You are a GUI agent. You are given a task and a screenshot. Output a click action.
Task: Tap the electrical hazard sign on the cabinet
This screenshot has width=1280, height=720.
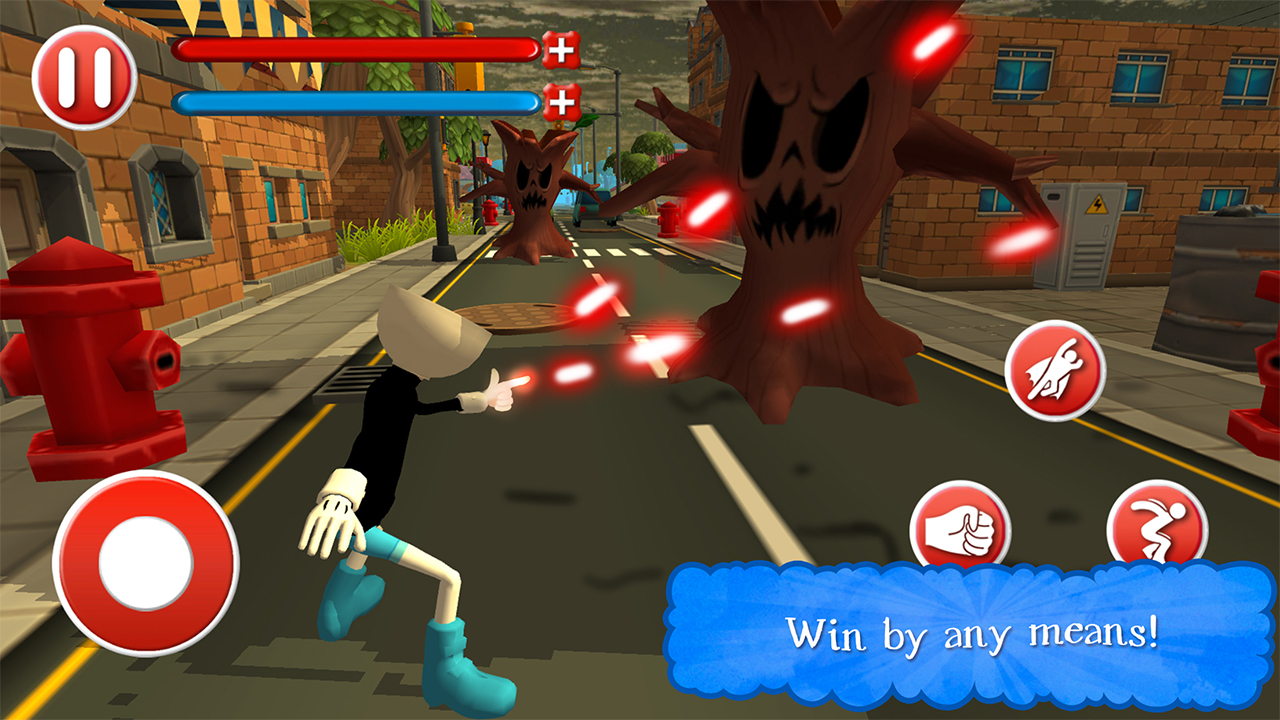1099,207
